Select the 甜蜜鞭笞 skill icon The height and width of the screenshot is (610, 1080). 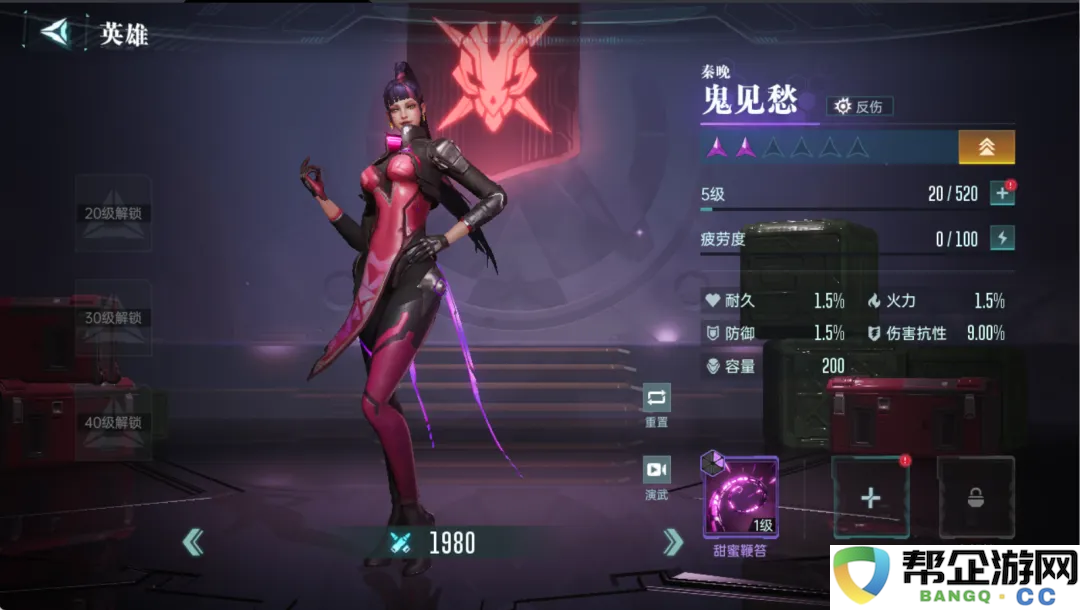coord(741,497)
